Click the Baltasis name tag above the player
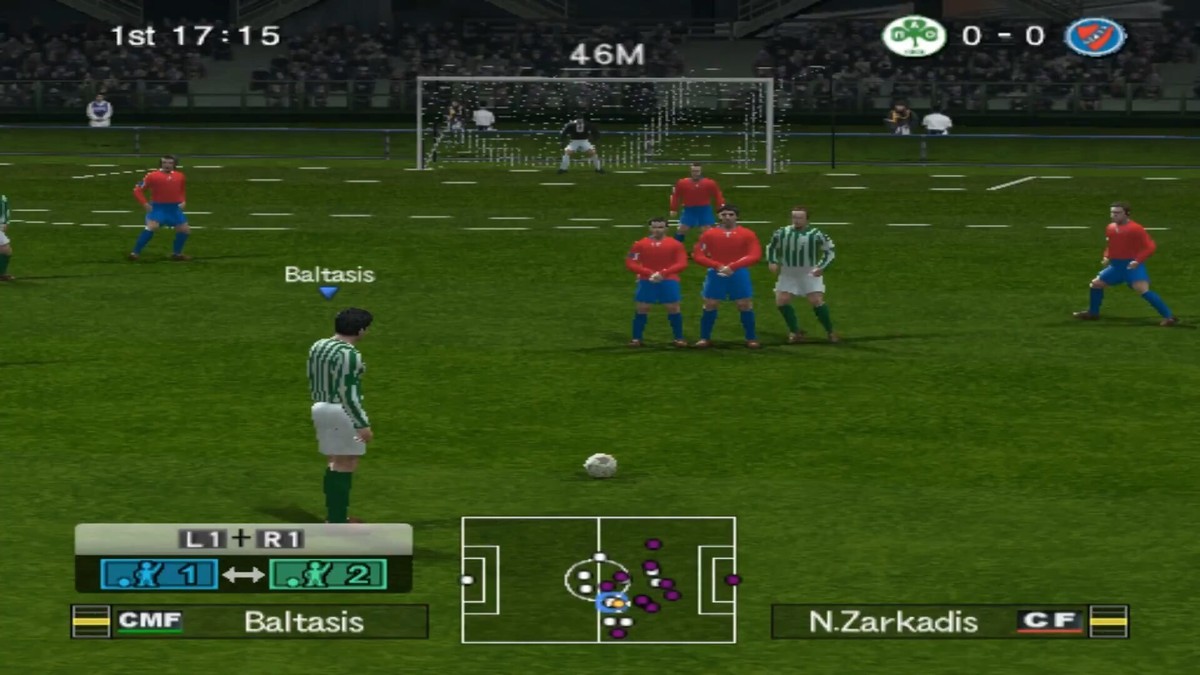Screen dimensions: 1200x675 (x=329, y=275)
